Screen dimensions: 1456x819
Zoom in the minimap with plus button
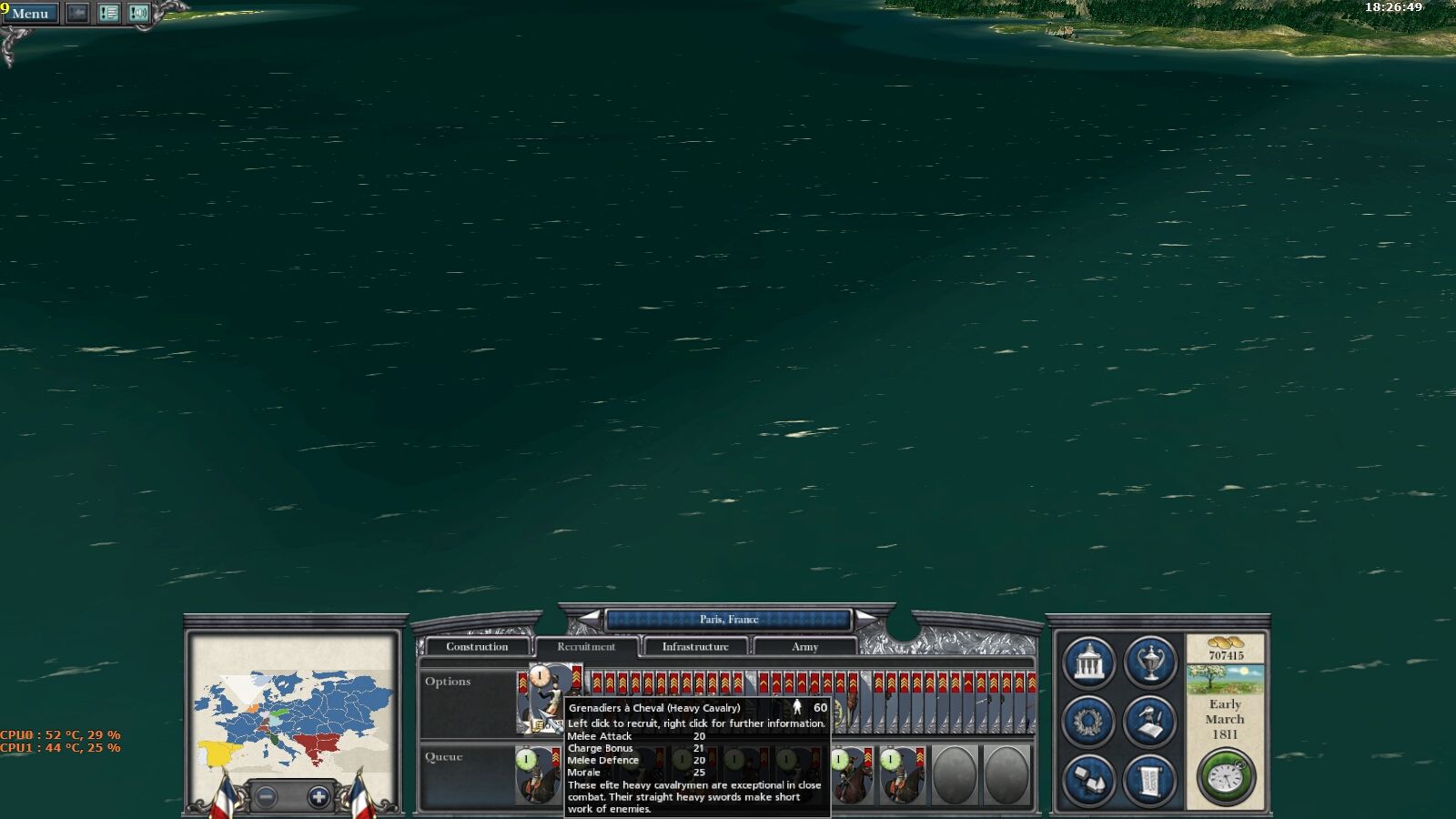tap(318, 797)
